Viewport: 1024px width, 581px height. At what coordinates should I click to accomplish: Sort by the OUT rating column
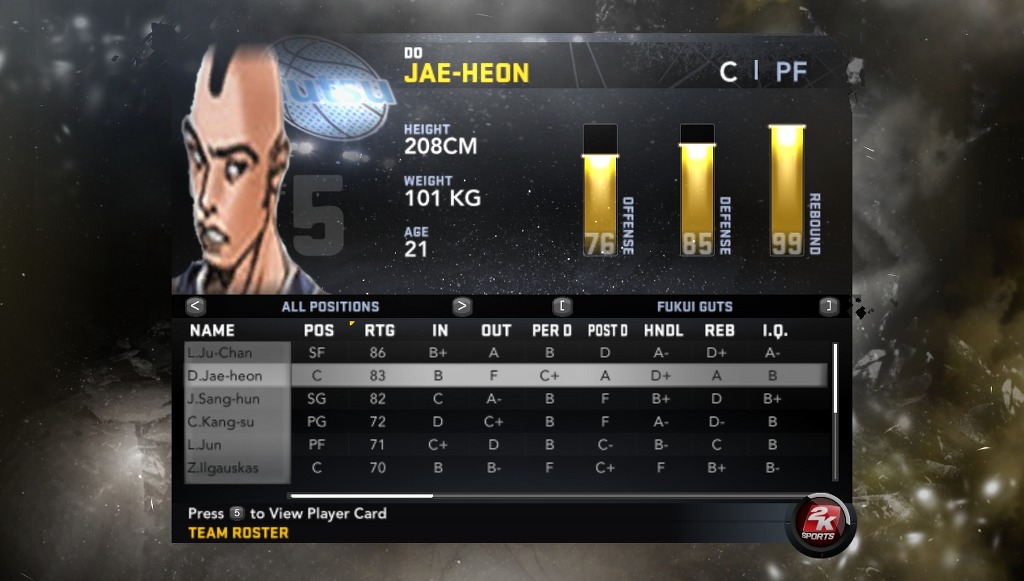pos(496,330)
